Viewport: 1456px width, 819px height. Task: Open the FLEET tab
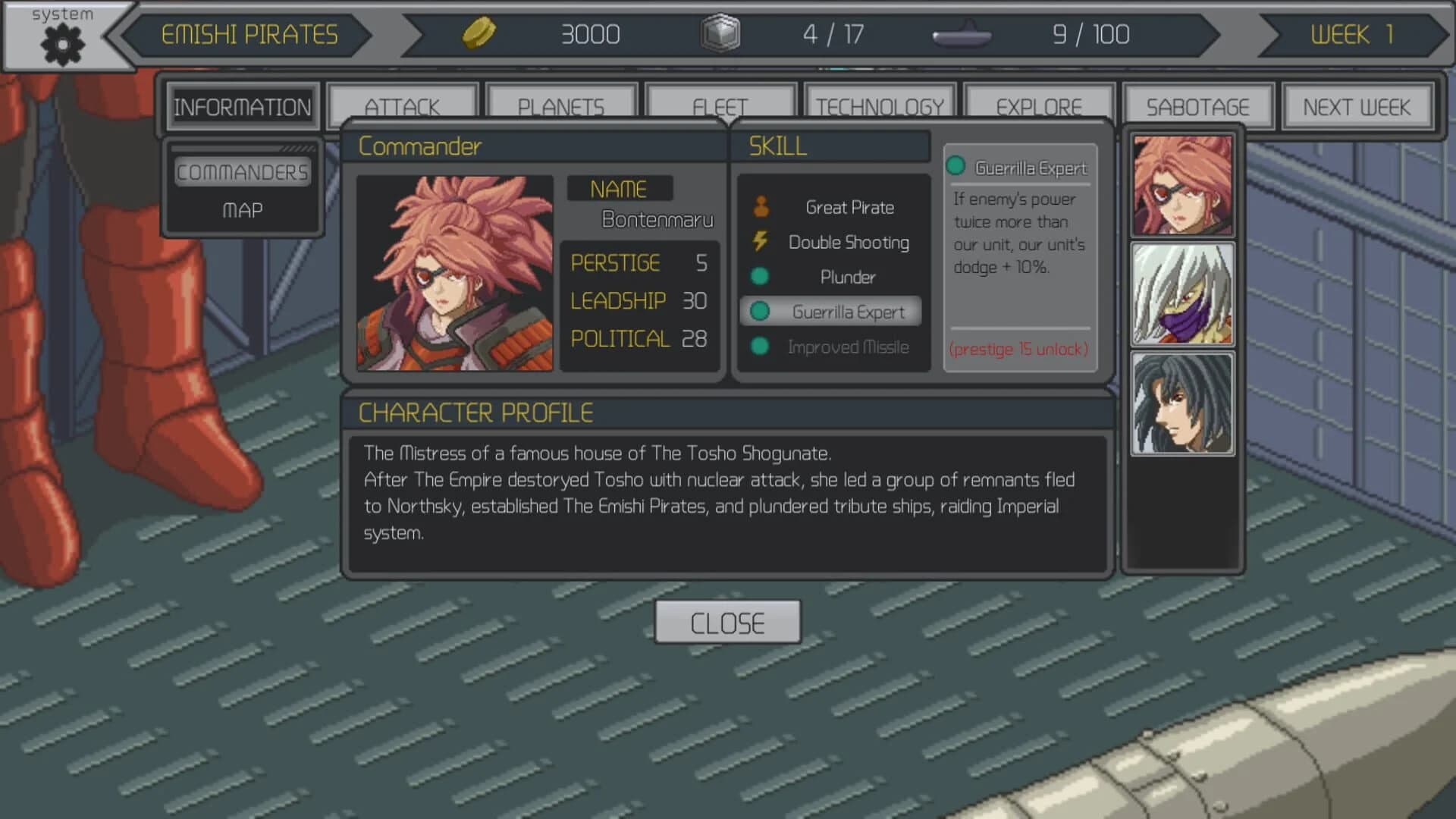pyautogui.click(x=720, y=106)
